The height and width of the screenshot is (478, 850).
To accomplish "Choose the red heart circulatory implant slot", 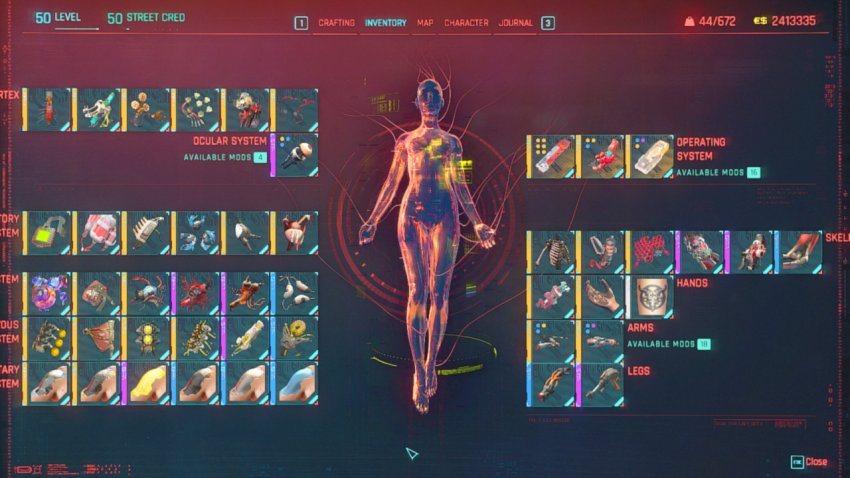I will pos(294,232).
